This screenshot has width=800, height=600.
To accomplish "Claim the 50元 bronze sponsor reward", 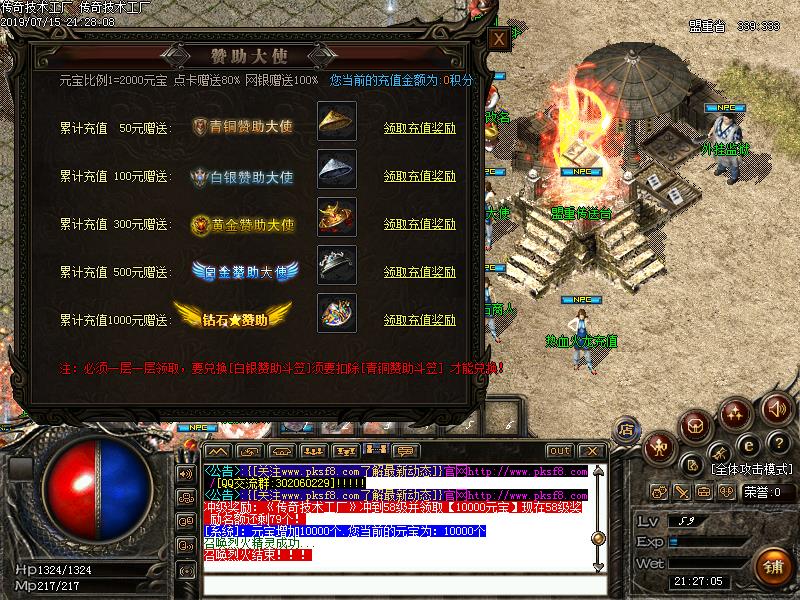I will coord(420,128).
